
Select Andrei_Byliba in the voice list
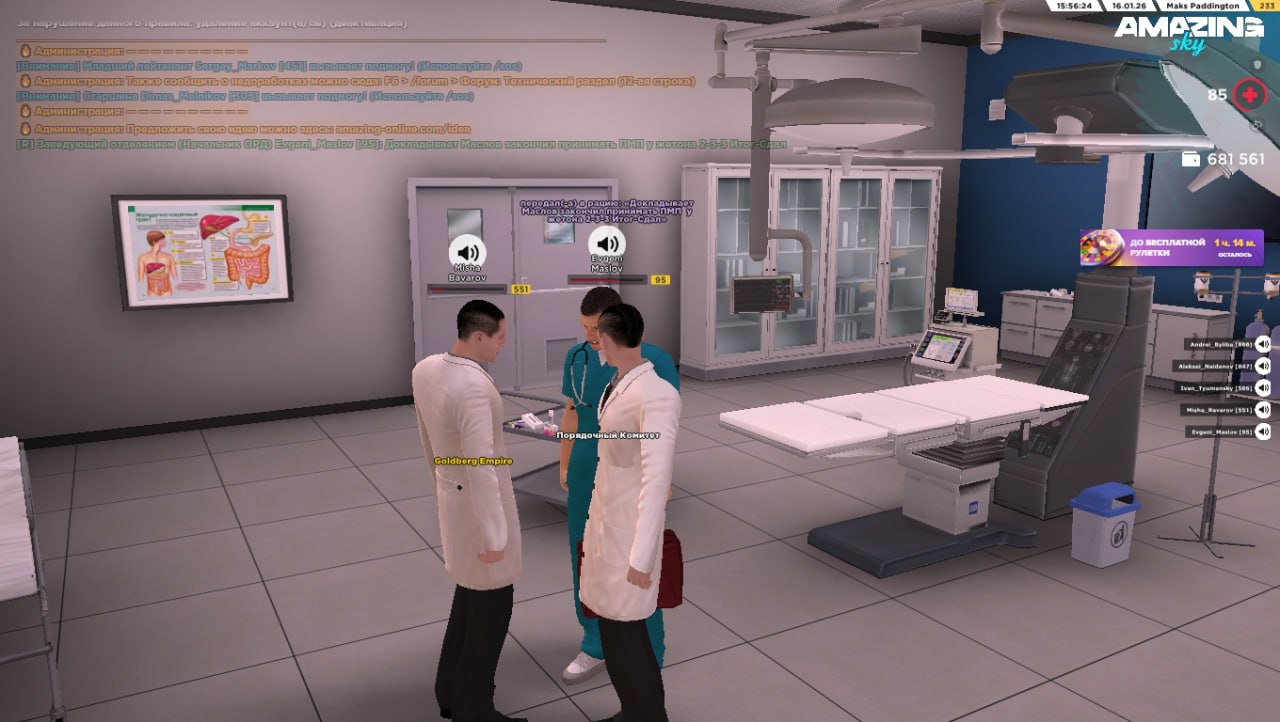[x=1218, y=344]
